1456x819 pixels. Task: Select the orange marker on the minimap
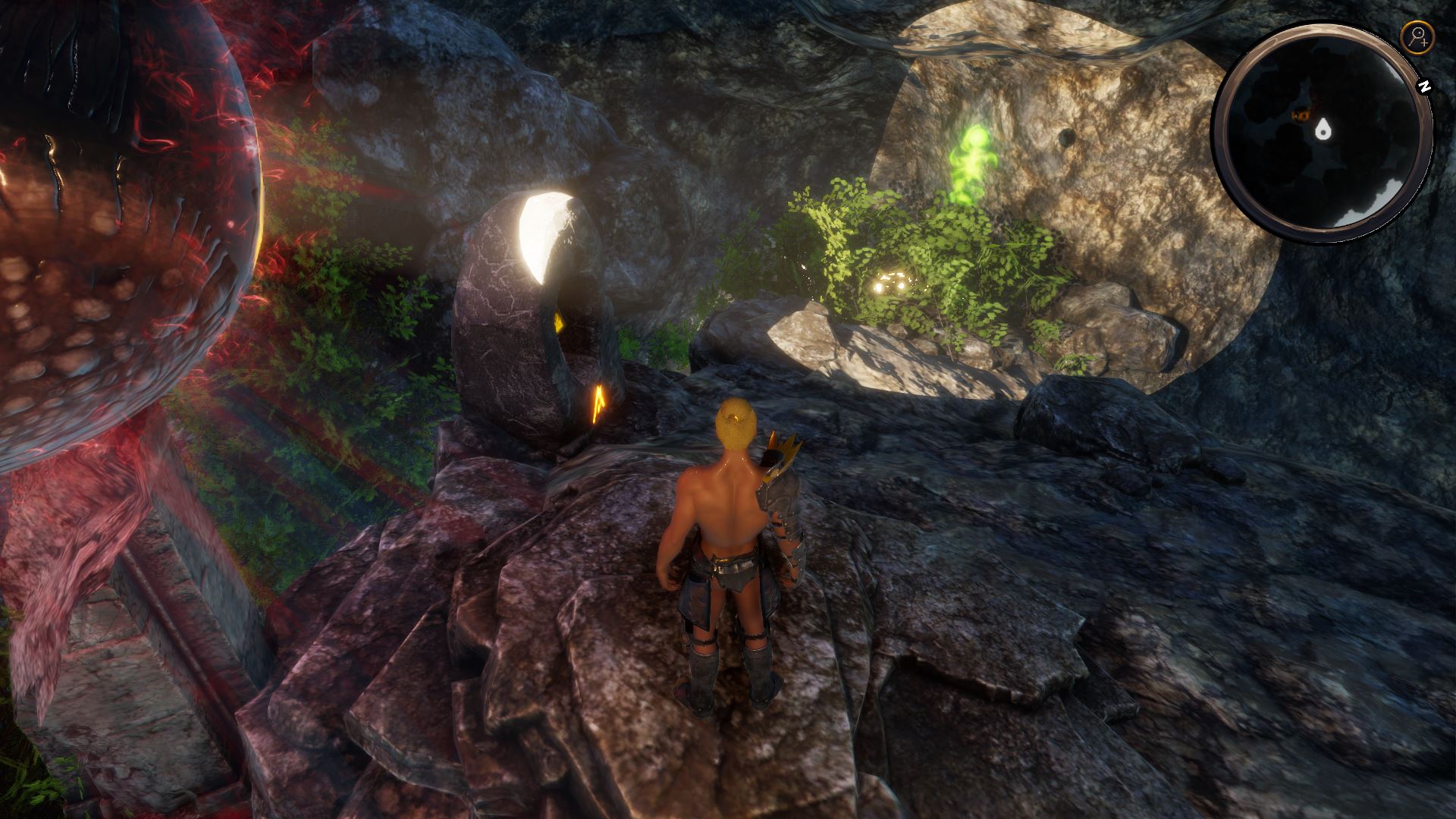coord(1300,116)
